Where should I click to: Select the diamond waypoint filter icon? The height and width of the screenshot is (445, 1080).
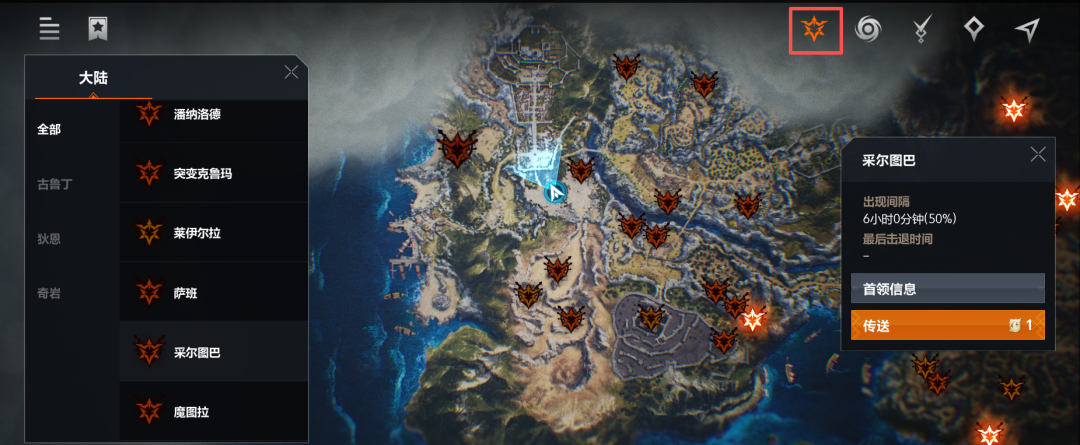tap(974, 30)
